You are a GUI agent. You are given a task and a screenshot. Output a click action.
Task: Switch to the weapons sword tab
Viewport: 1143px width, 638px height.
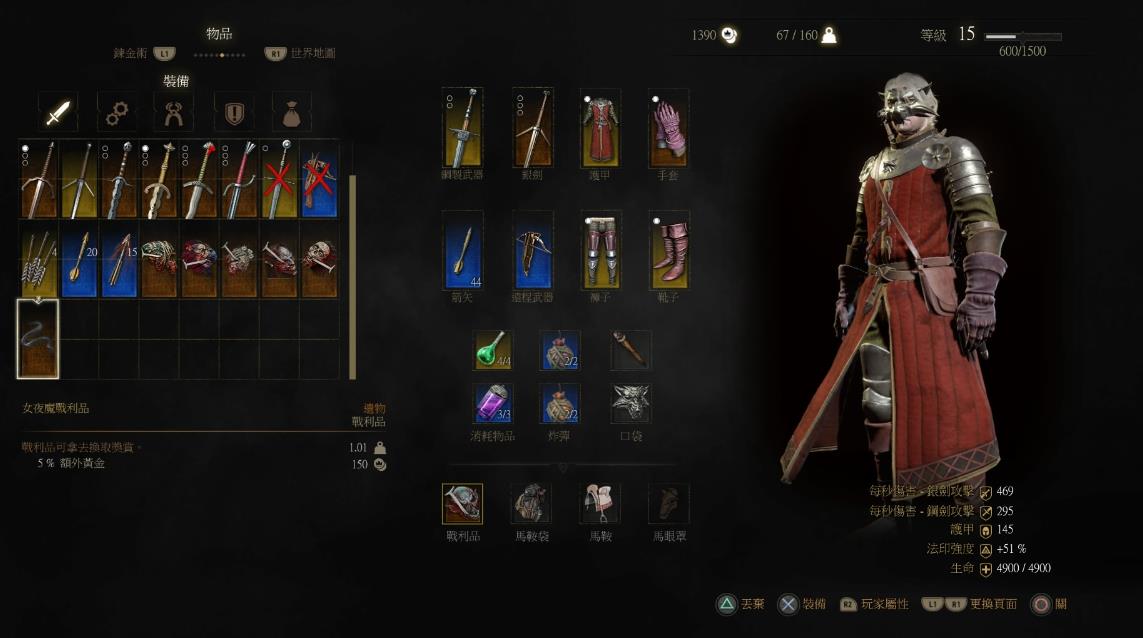point(58,113)
